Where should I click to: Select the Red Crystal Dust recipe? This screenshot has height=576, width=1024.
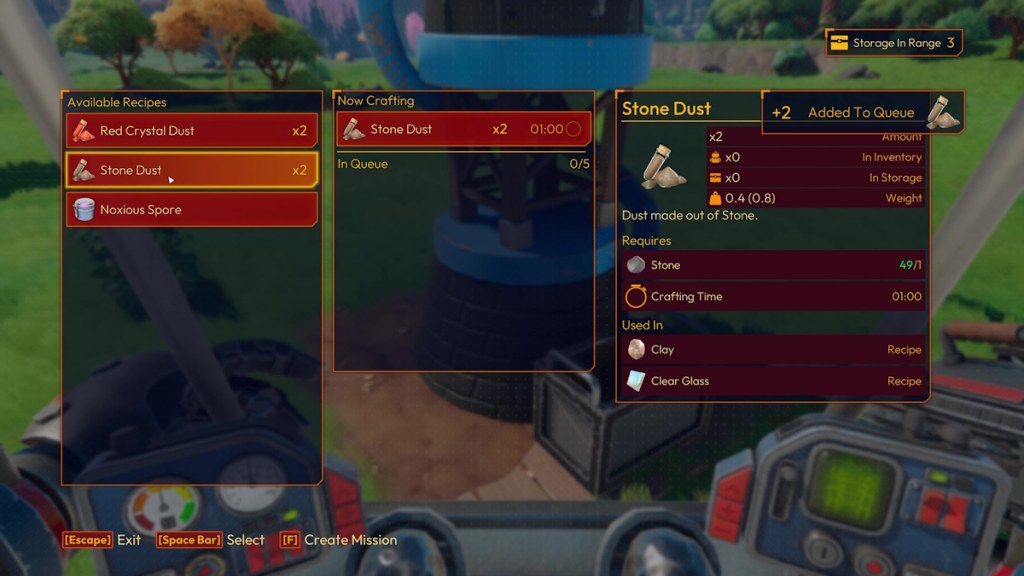(191, 131)
